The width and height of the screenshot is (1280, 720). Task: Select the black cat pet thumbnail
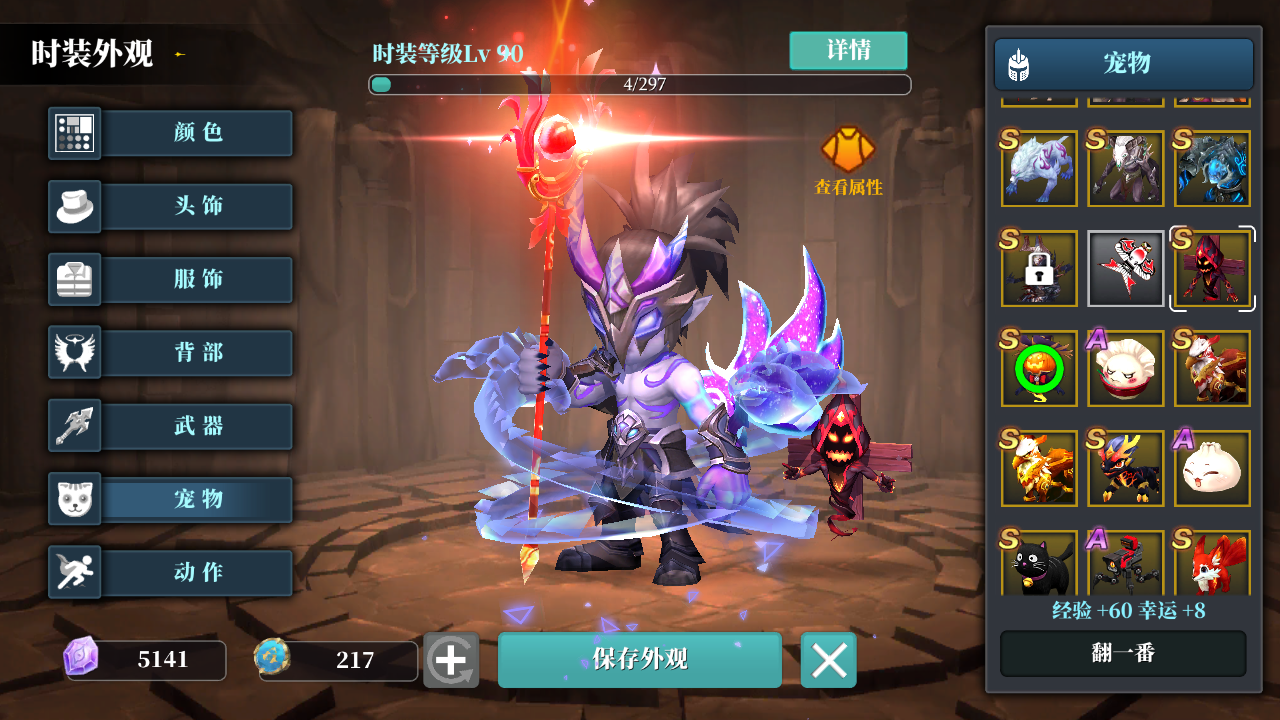coord(1038,568)
